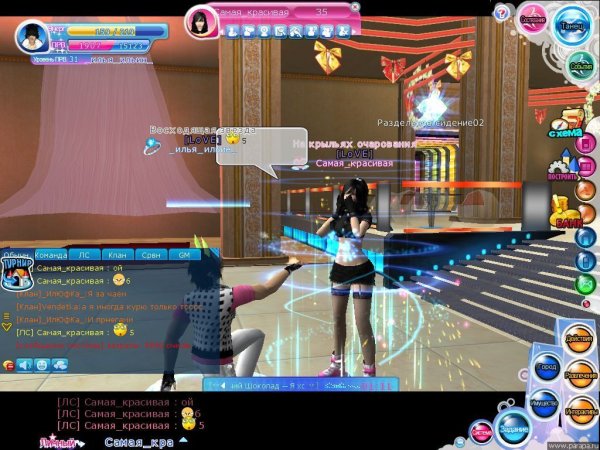Switch to the Клан chat tab
The height and width of the screenshot is (450, 600).
pyautogui.click(x=118, y=255)
